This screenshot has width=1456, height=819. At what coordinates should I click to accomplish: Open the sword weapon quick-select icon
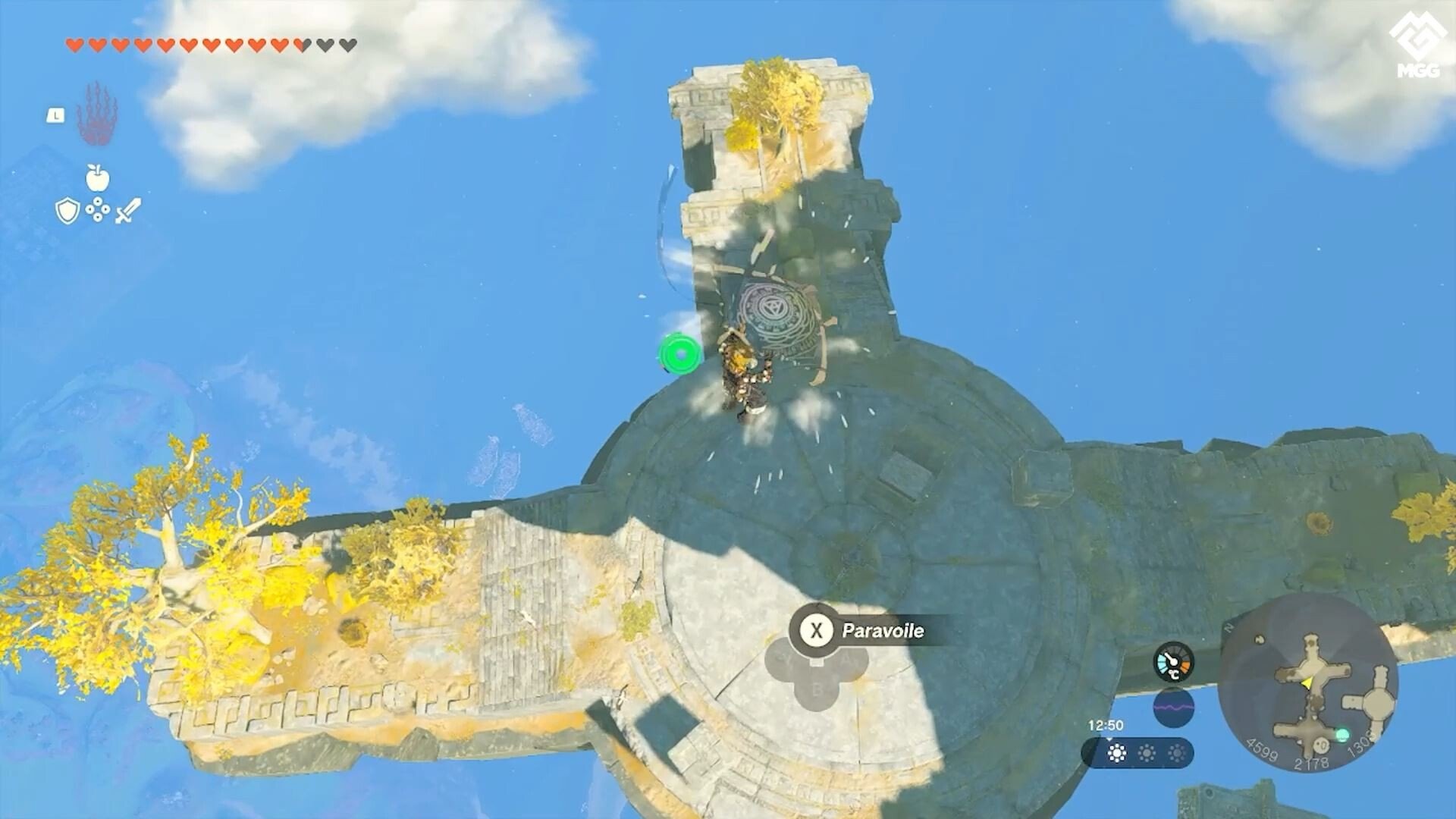(127, 211)
